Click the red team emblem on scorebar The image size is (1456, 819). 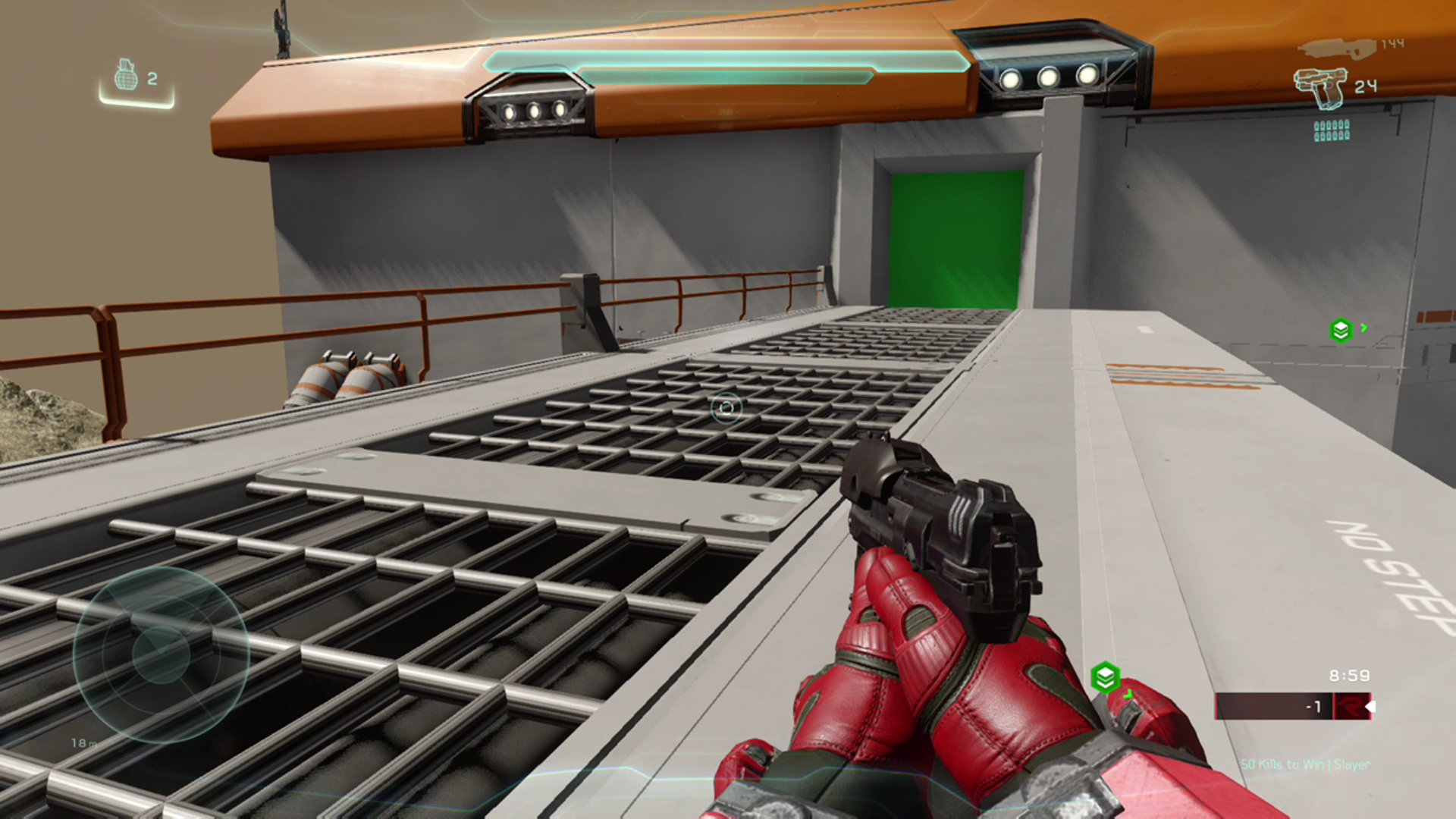pos(1351,707)
